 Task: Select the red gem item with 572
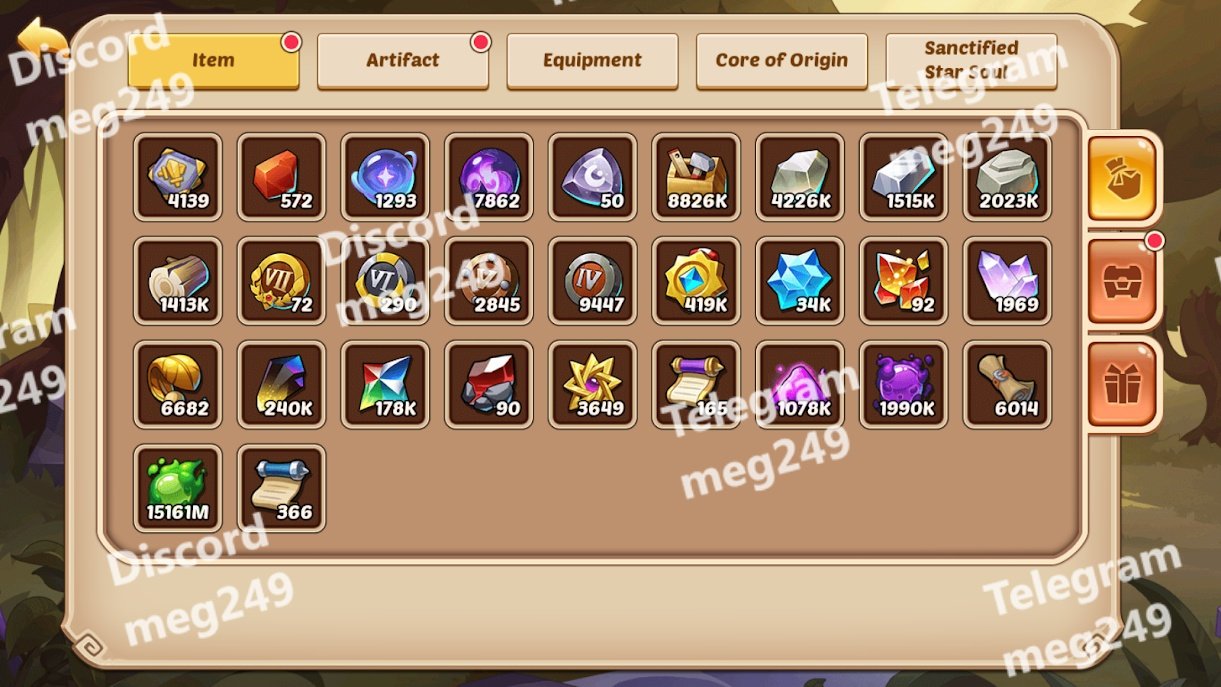pos(281,177)
